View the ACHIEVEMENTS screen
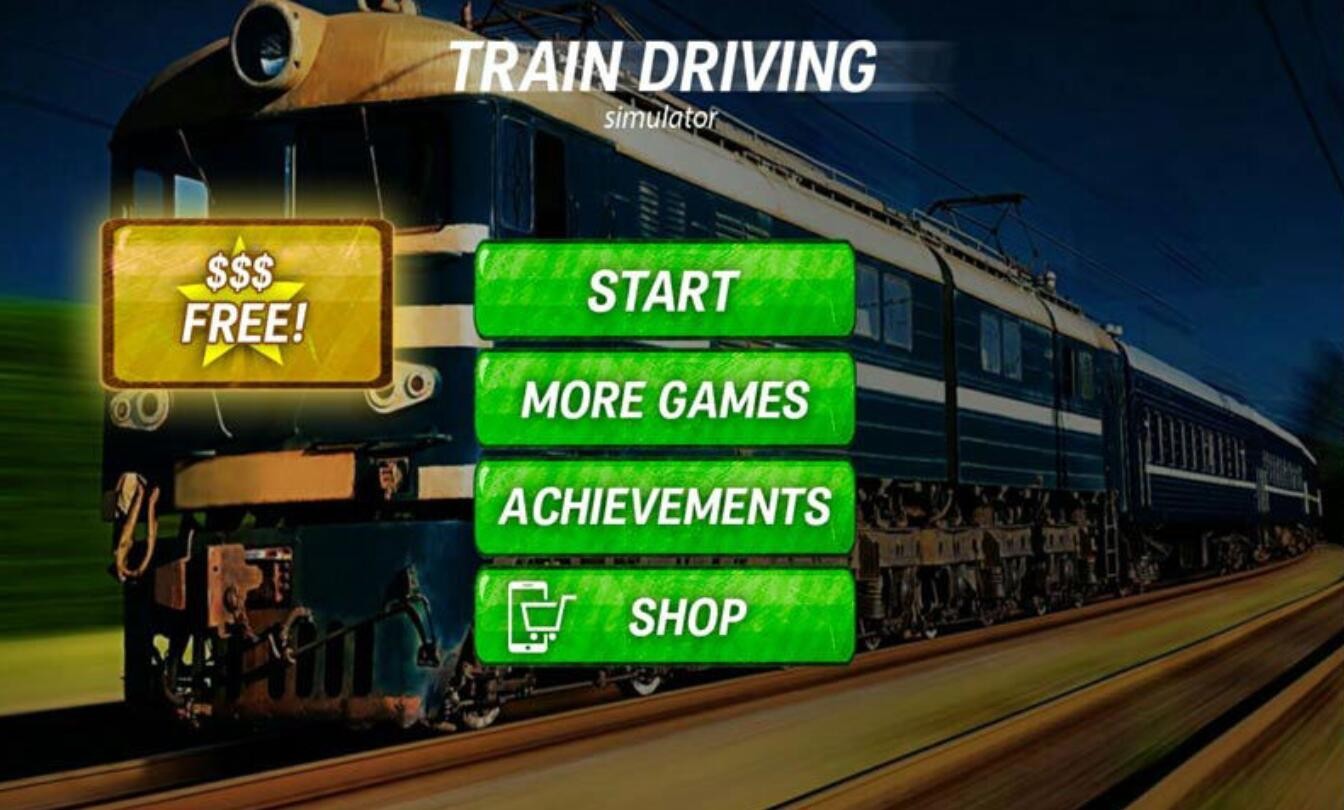 tap(664, 507)
